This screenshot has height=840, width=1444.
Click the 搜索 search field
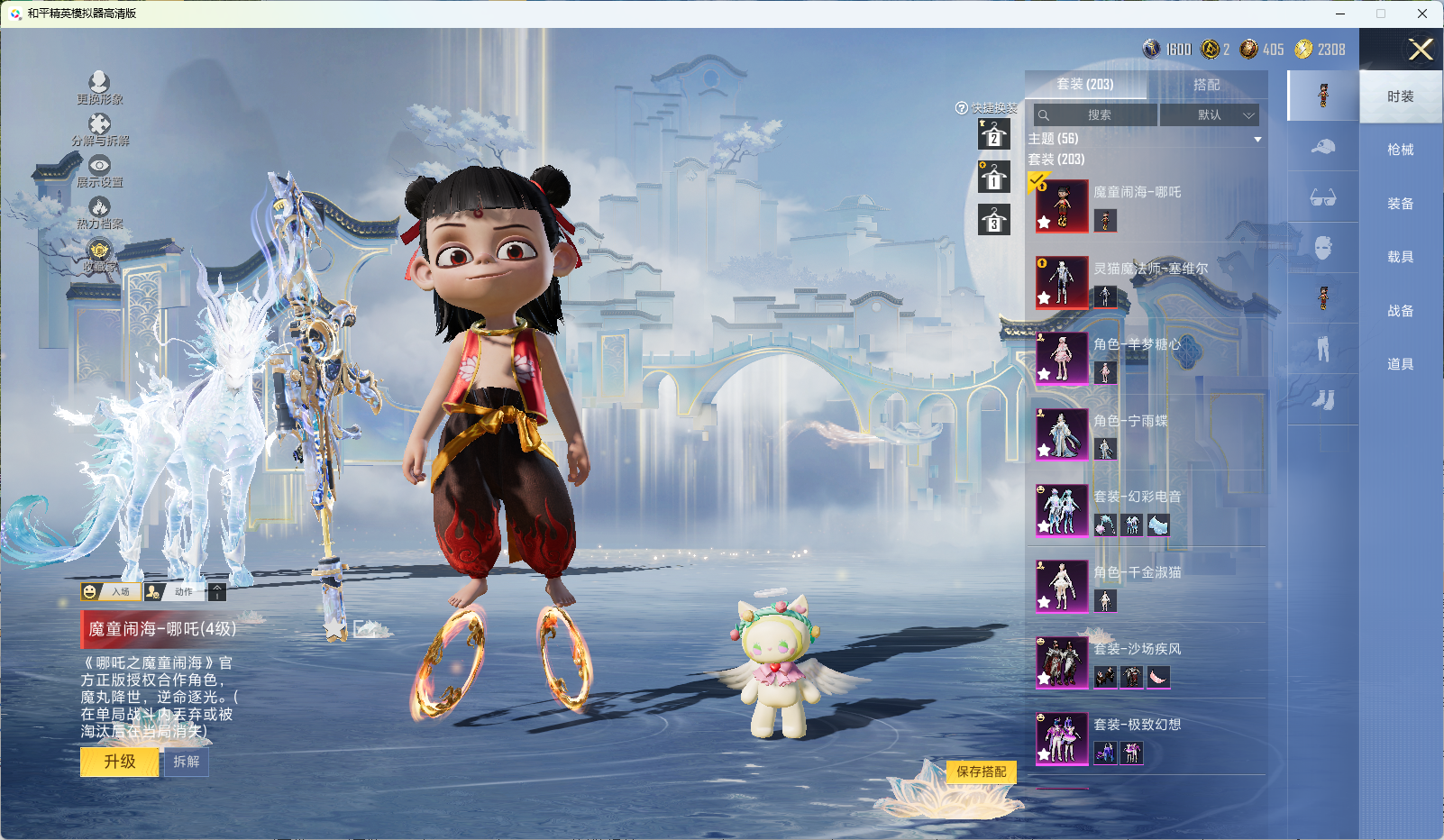(1098, 115)
